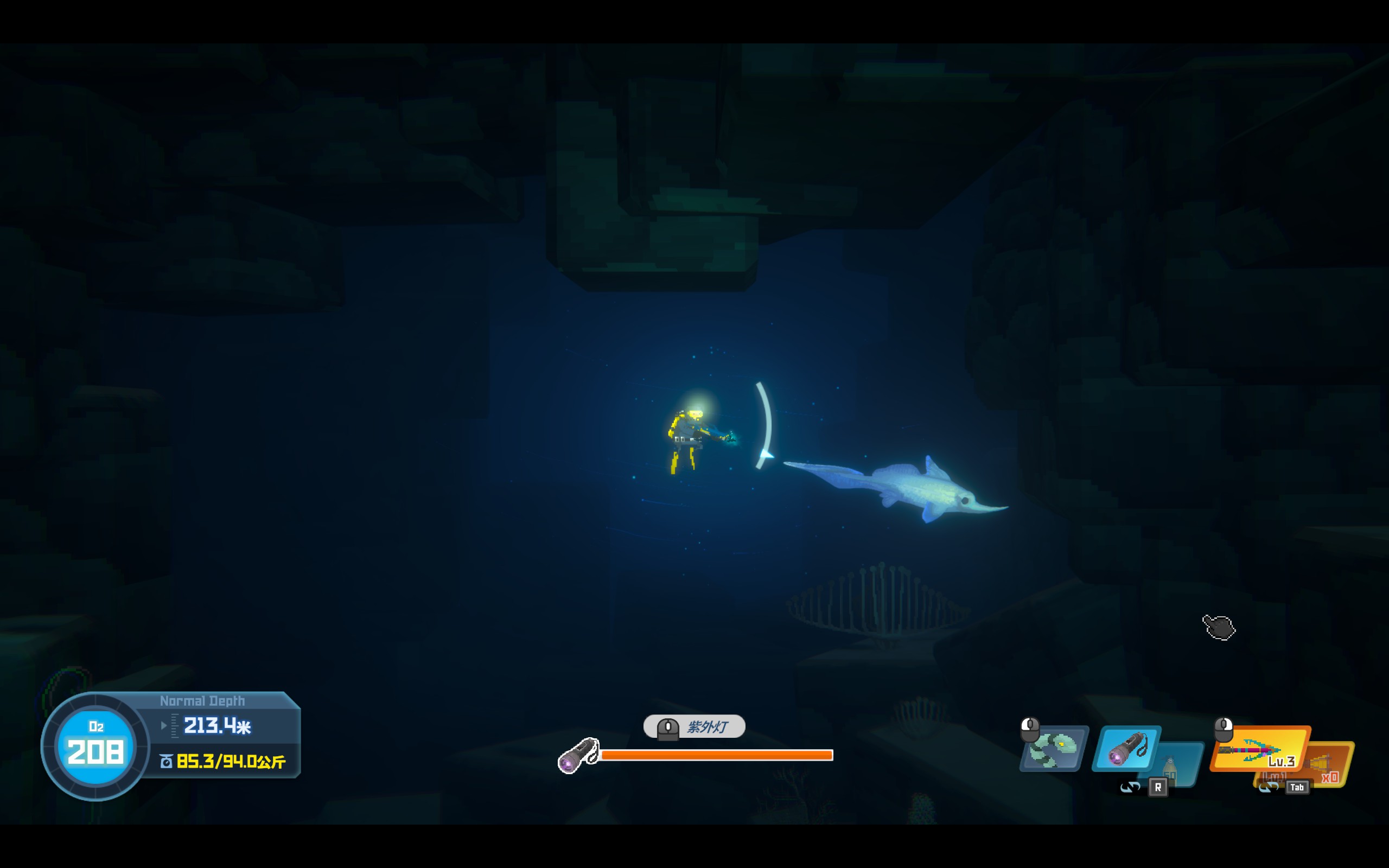This screenshot has width=1389, height=868.
Task: Select the Lv.3 harpoon slot
Action: pyautogui.click(x=1259, y=749)
